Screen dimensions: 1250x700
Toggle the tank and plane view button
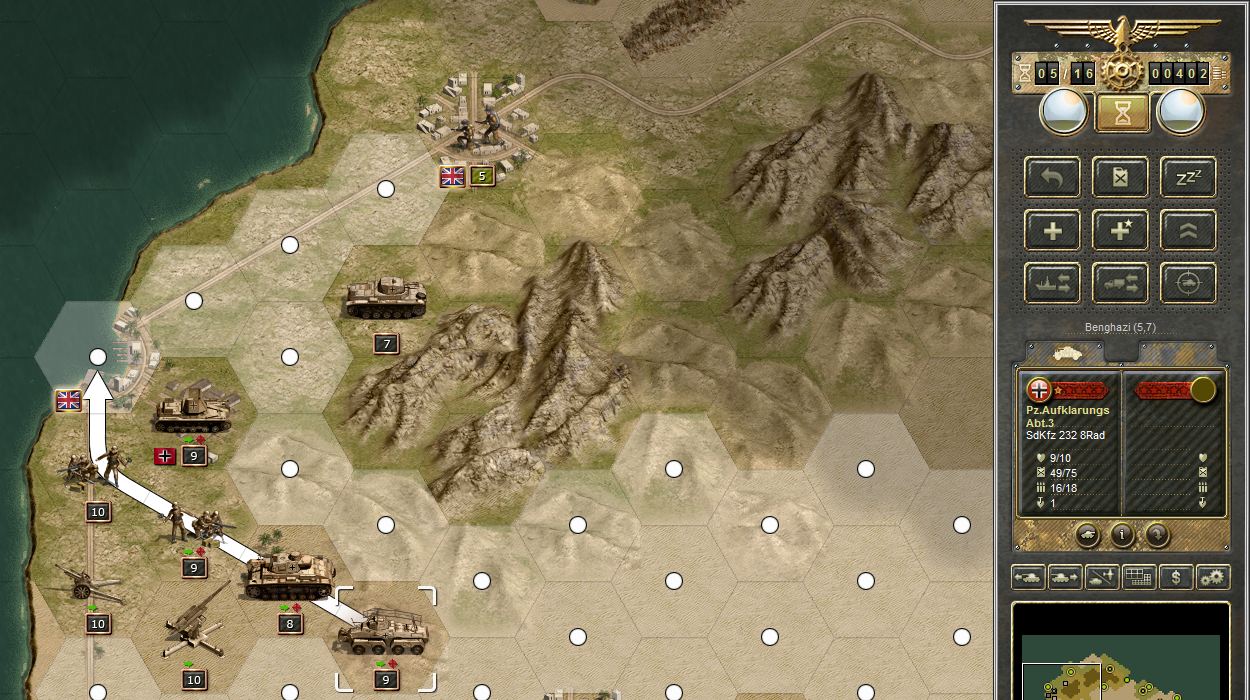point(1100,577)
